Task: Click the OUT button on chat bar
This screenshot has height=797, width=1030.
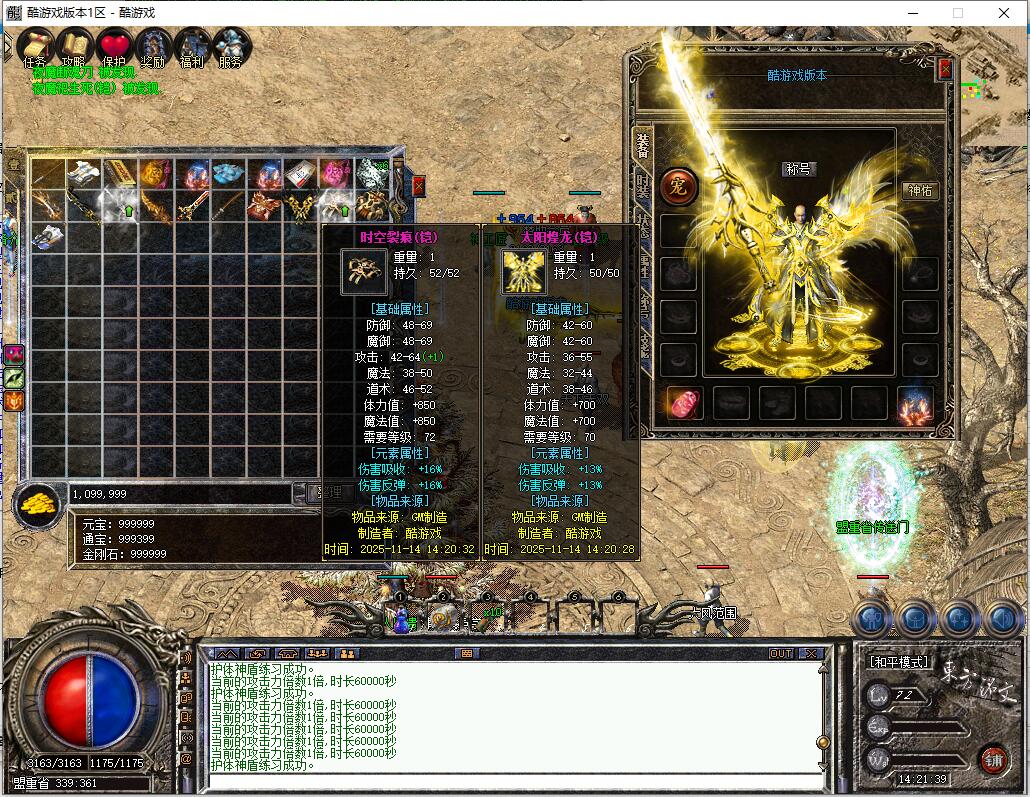Action: click(781, 653)
